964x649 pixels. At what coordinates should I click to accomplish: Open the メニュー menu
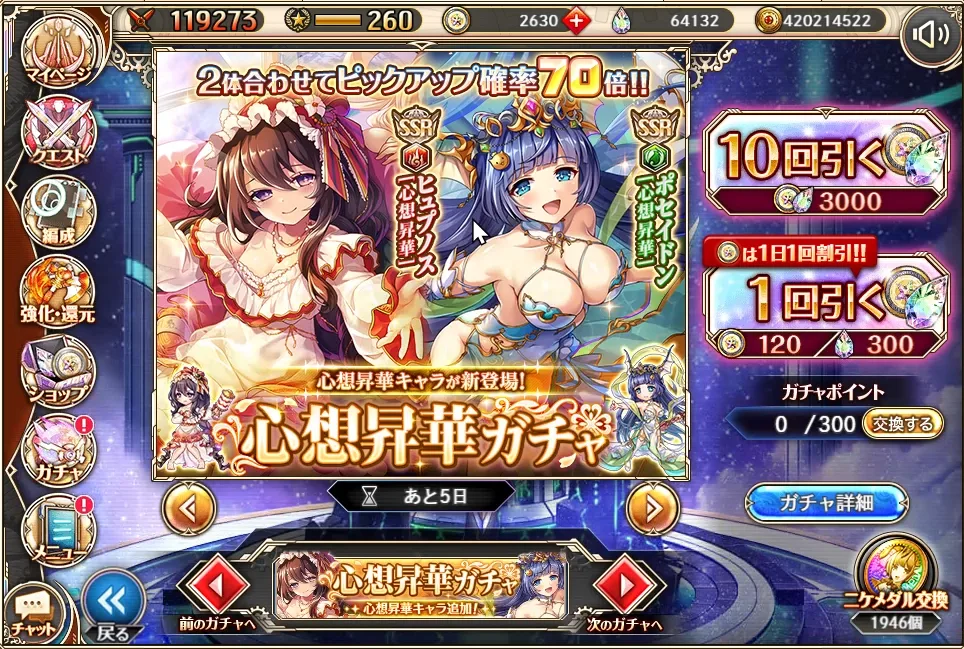coord(60,527)
